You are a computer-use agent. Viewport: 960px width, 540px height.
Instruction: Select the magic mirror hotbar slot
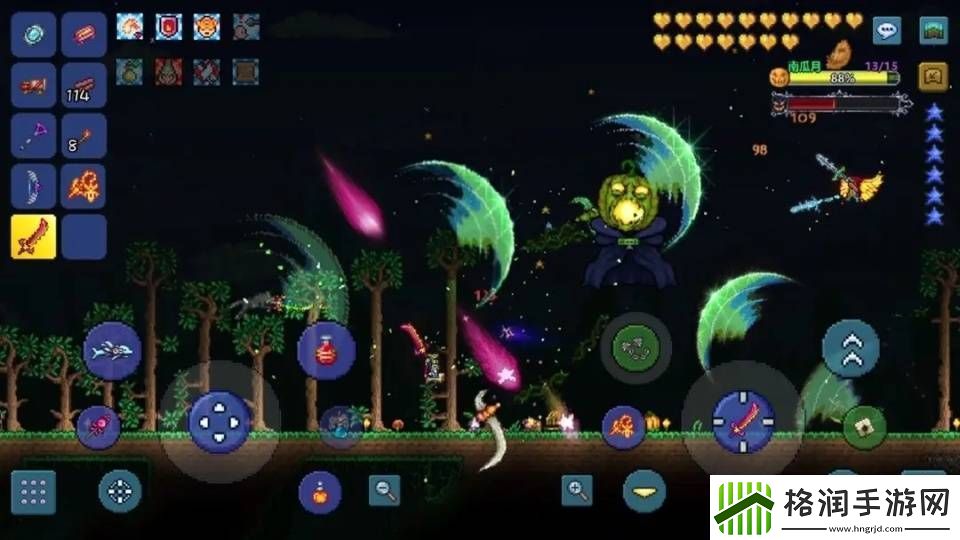(33, 35)
